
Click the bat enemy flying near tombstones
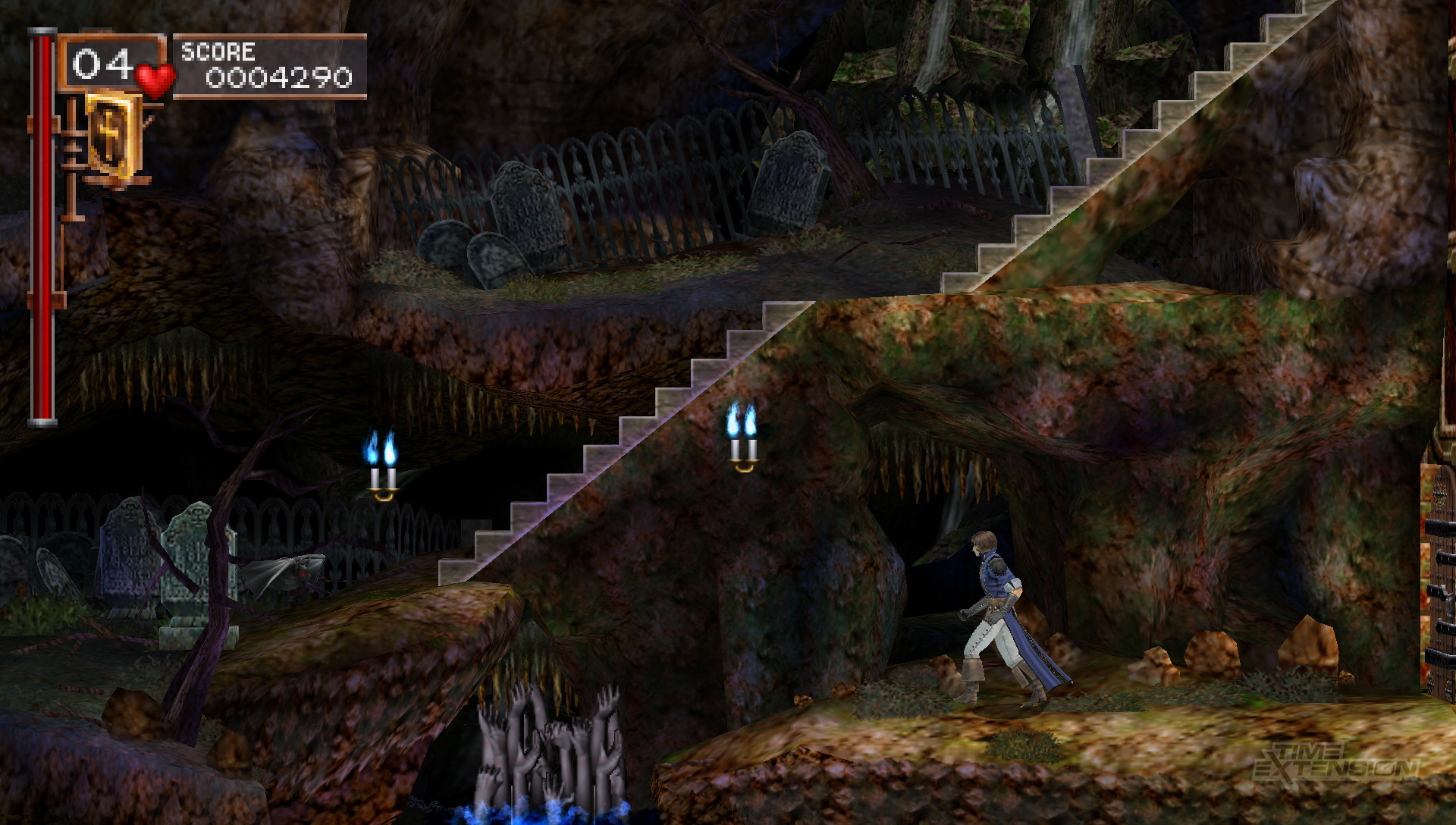coord(288,572)
